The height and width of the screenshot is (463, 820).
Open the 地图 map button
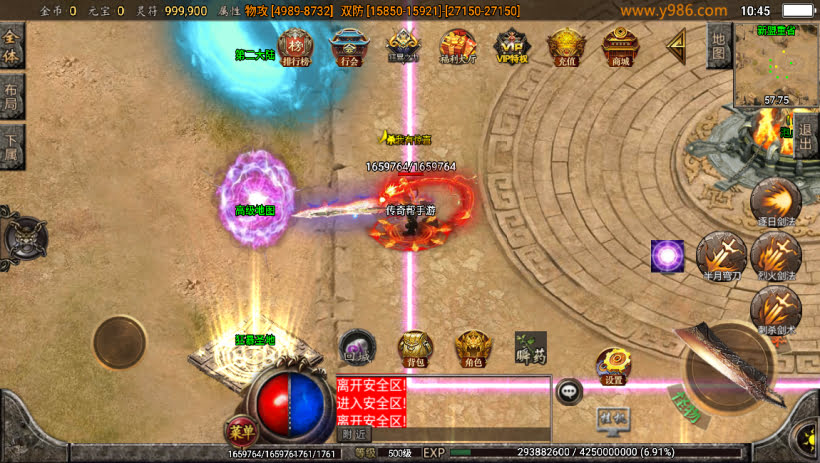tap(718, 47)
